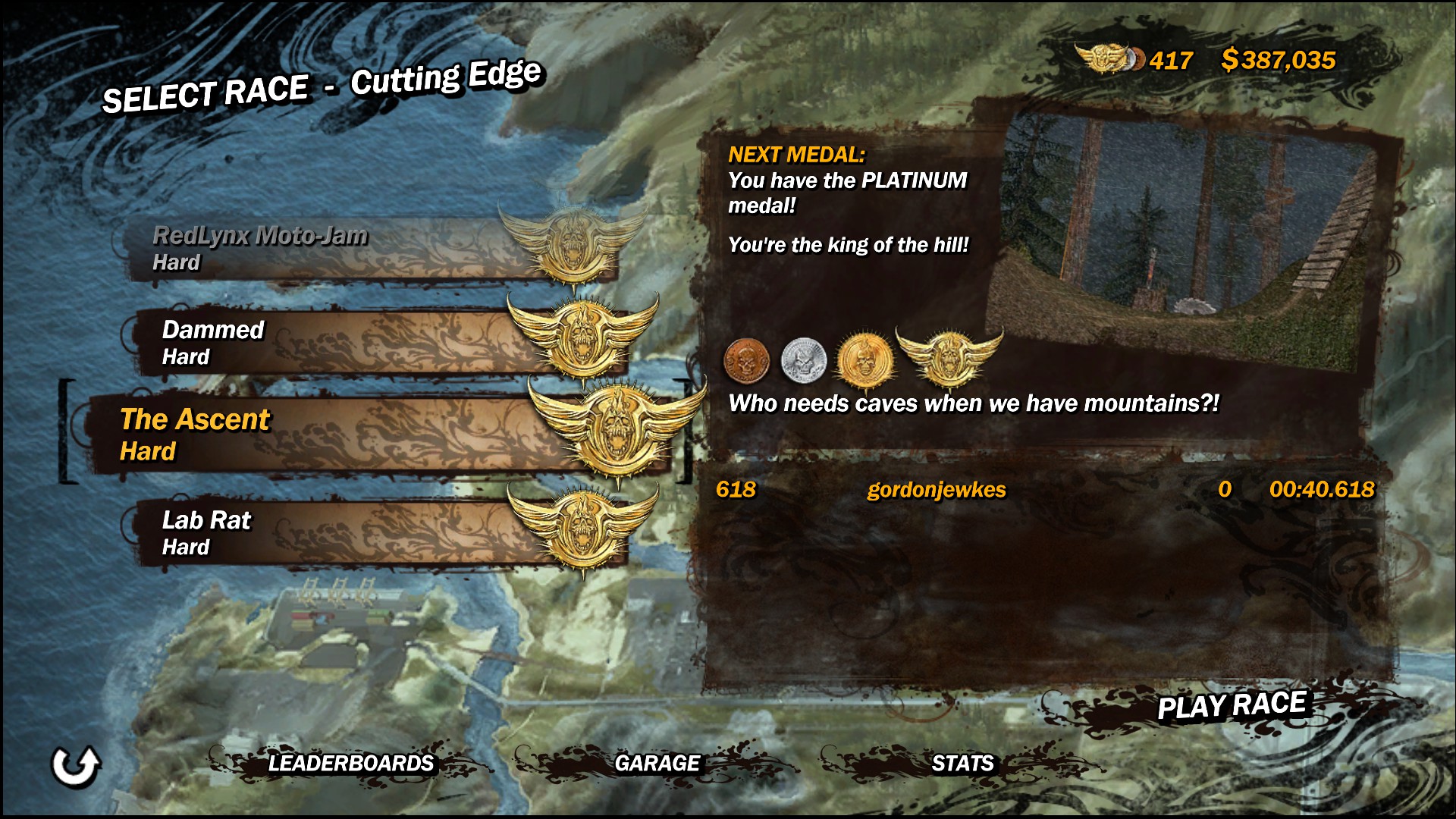Open the Leaderboards screen

(350, 763)
